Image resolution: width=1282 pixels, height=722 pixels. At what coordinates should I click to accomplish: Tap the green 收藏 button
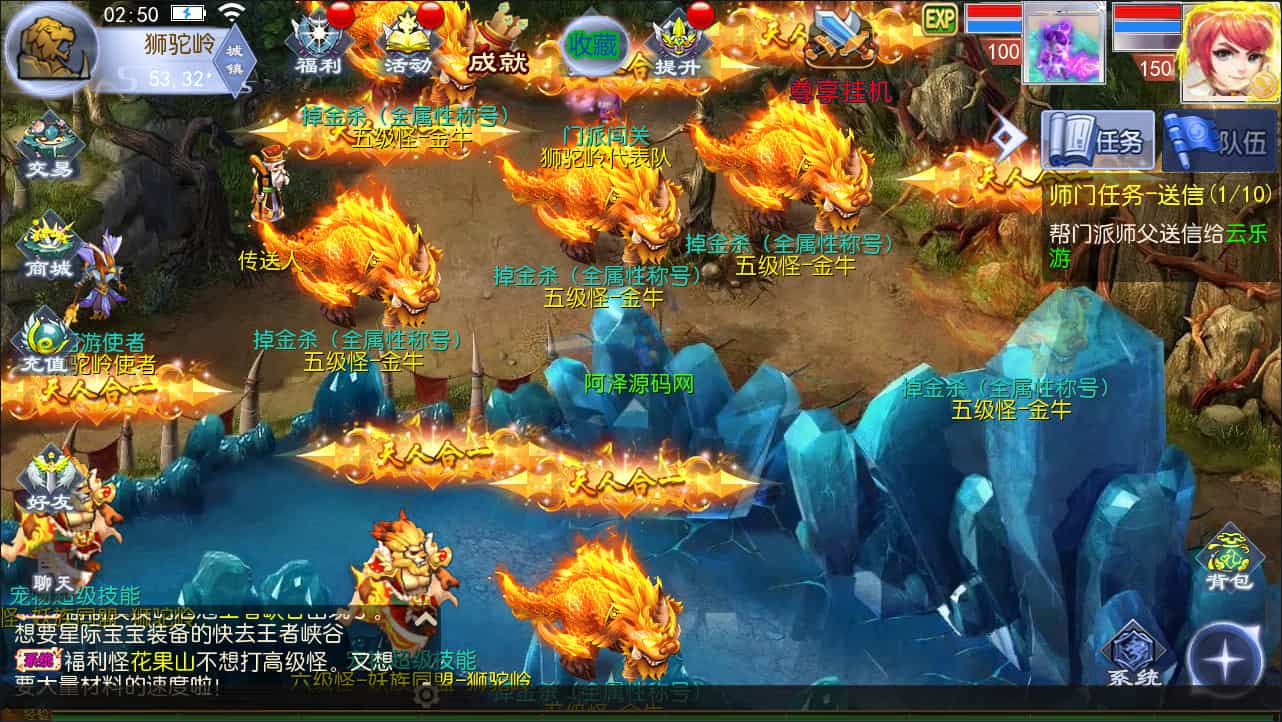tap(592, 45)
